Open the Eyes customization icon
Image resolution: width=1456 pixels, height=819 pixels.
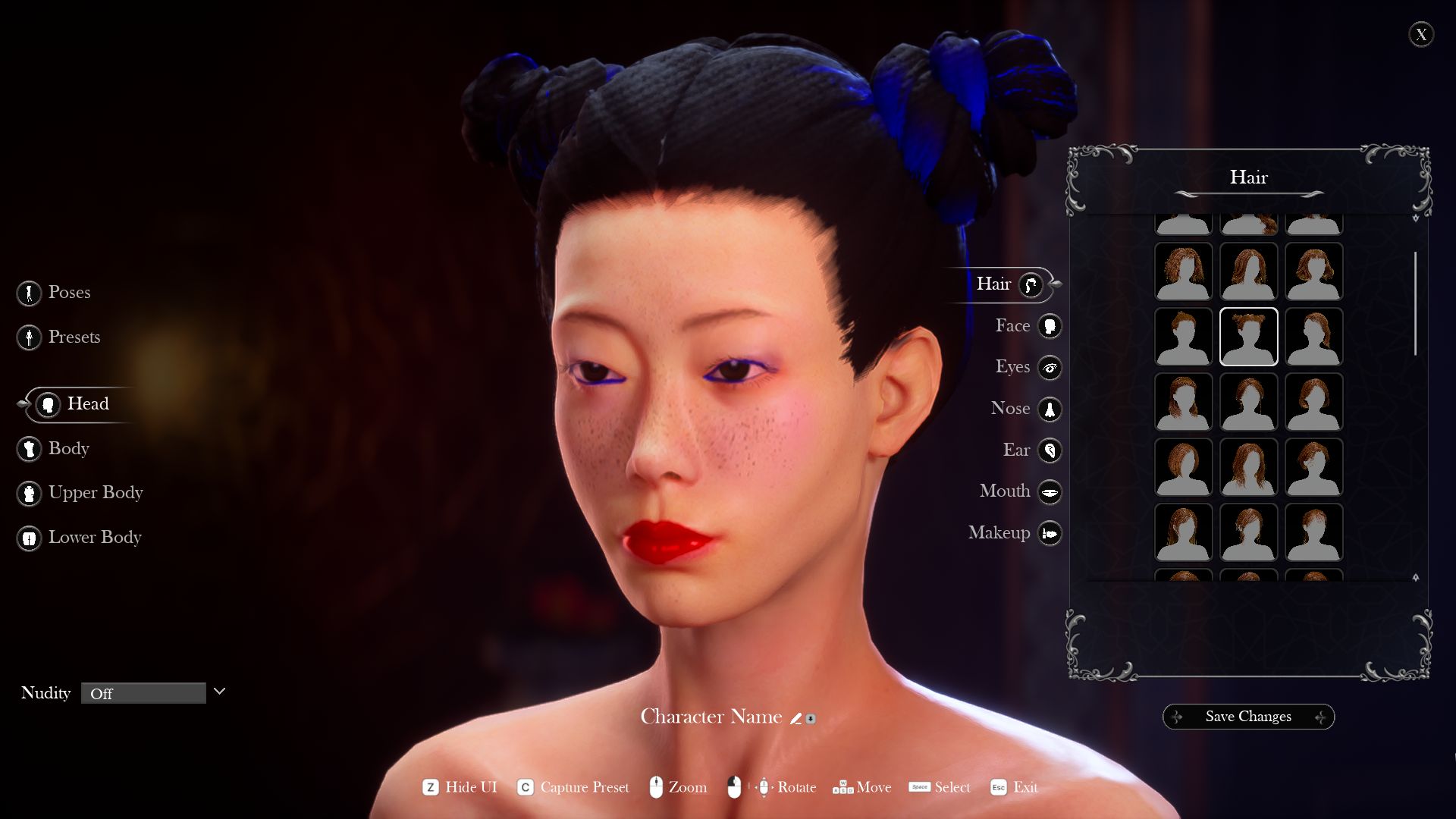[1050, 367]
